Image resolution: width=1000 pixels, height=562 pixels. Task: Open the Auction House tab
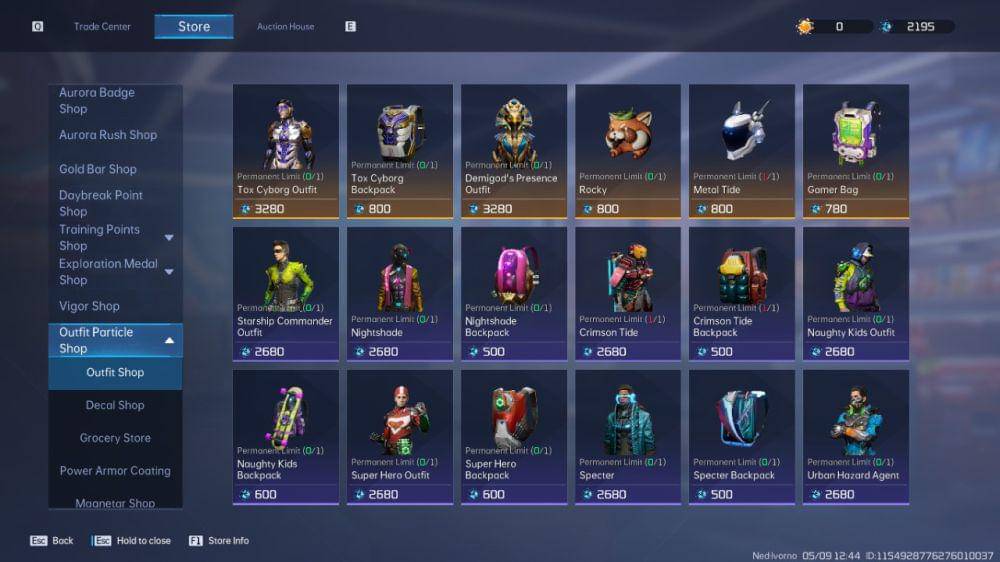tap(285, 27)
